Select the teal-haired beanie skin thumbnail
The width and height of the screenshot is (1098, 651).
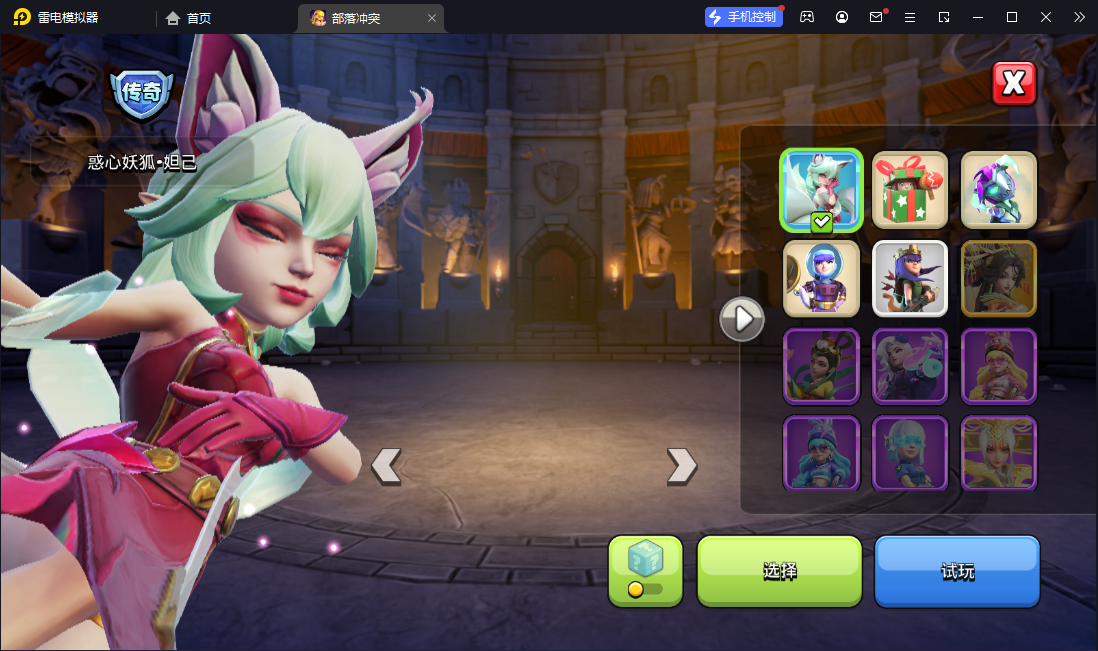pos(821,453)
